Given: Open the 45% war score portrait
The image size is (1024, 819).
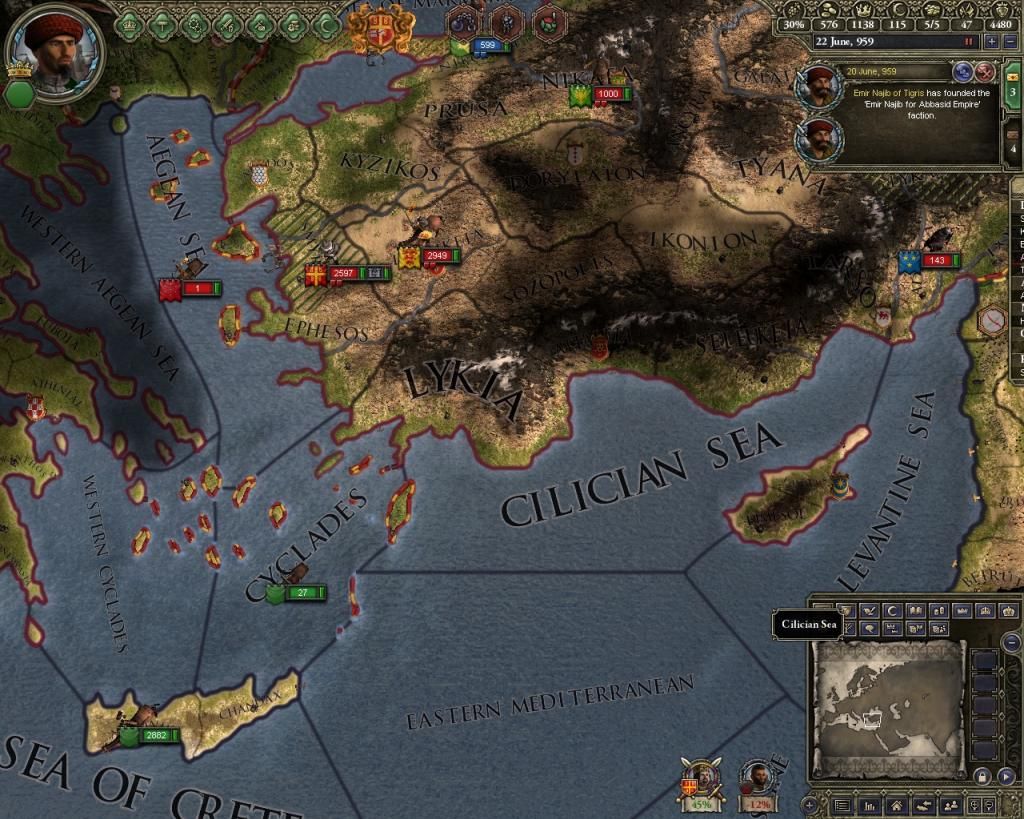Looking at the screenshot, I should 701,784.
